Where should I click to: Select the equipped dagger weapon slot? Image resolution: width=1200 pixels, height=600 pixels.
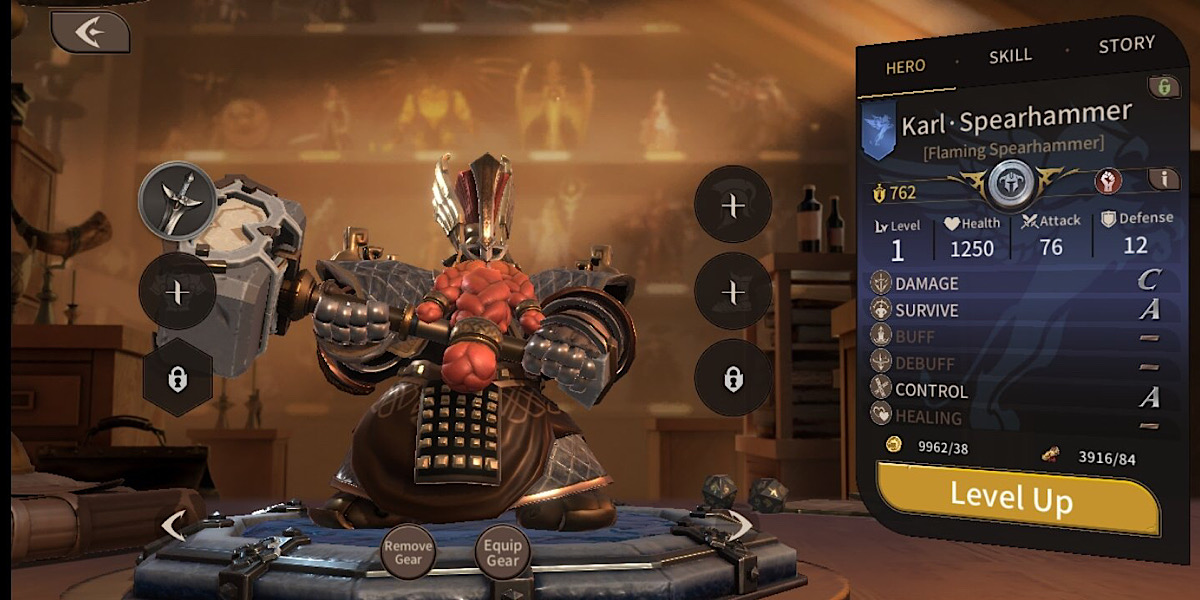pyautogui.click(x=177, y=200)
